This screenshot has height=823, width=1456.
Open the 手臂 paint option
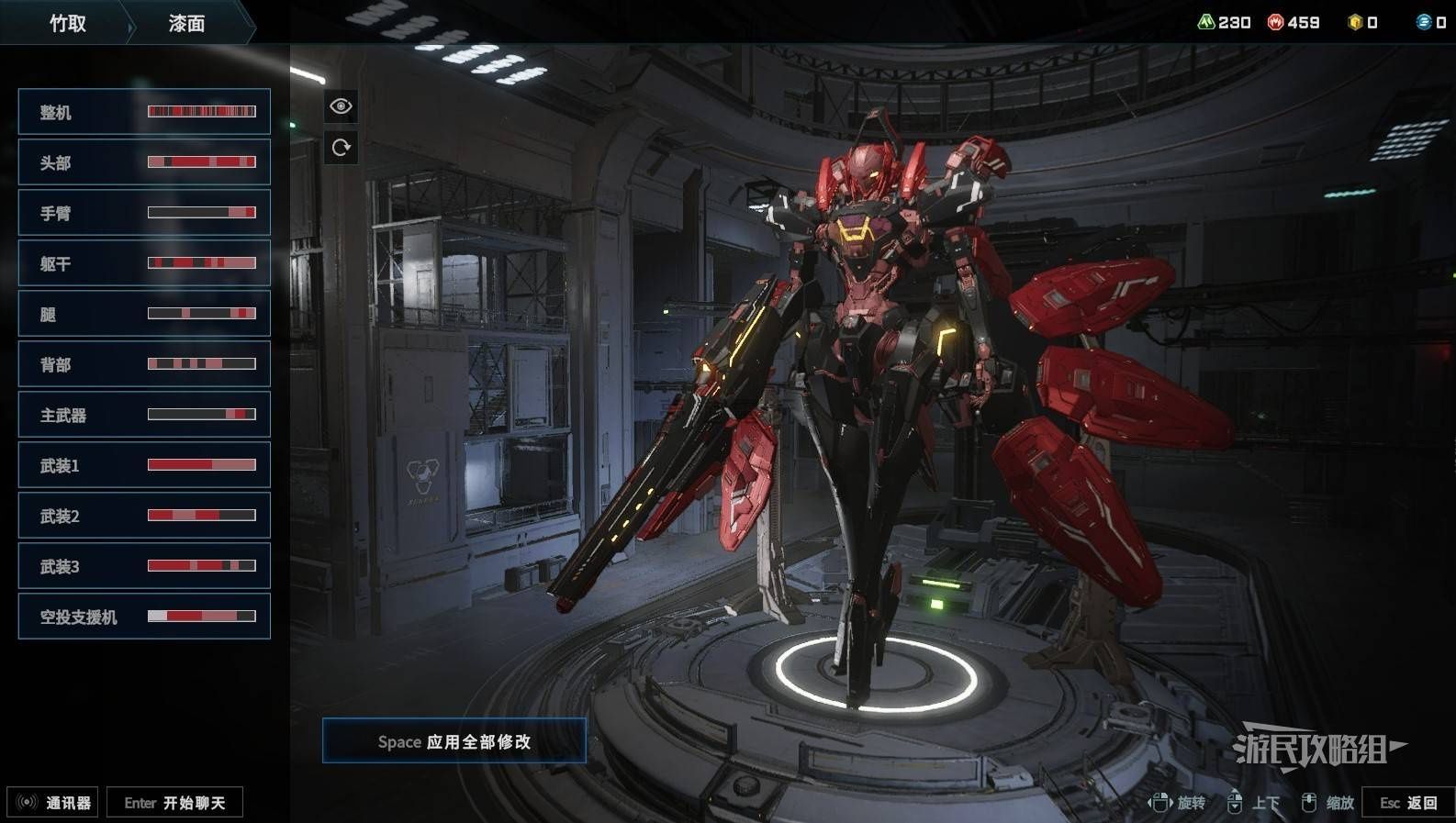[x=144, y=213]
